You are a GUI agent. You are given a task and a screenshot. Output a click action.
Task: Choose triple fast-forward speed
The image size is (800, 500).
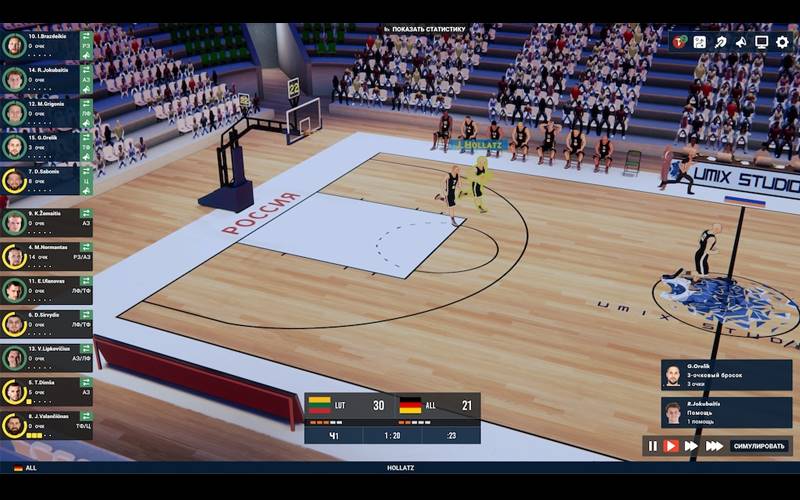tap(713, 446)
